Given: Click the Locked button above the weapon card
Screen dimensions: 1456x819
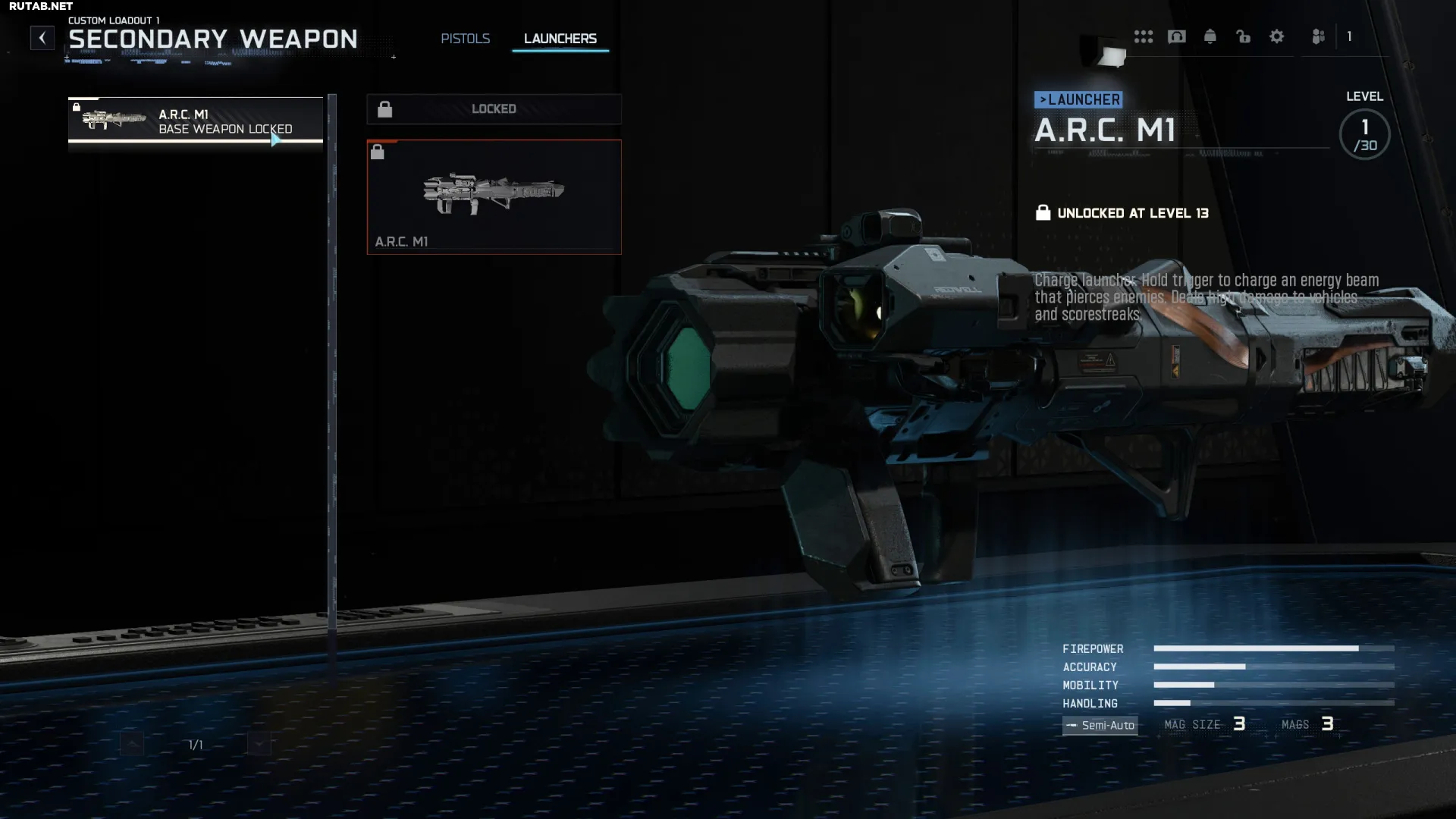Looking at the screenshot, I should [x=494, y=109].
